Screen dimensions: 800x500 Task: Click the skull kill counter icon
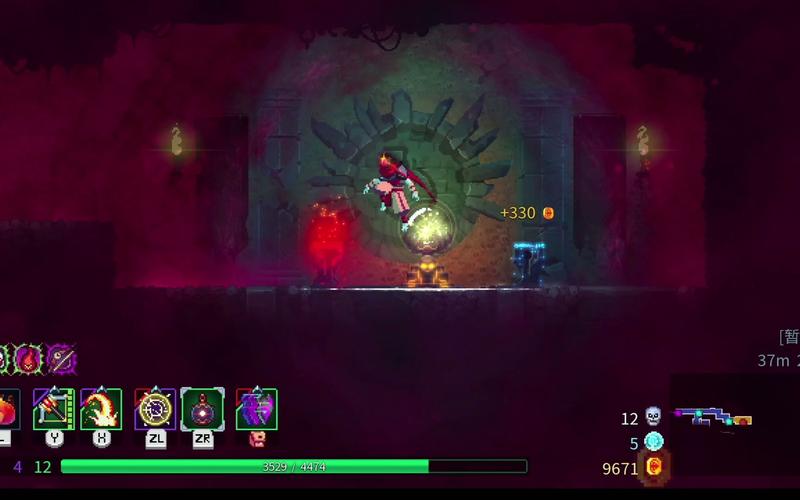coord(654,417)
